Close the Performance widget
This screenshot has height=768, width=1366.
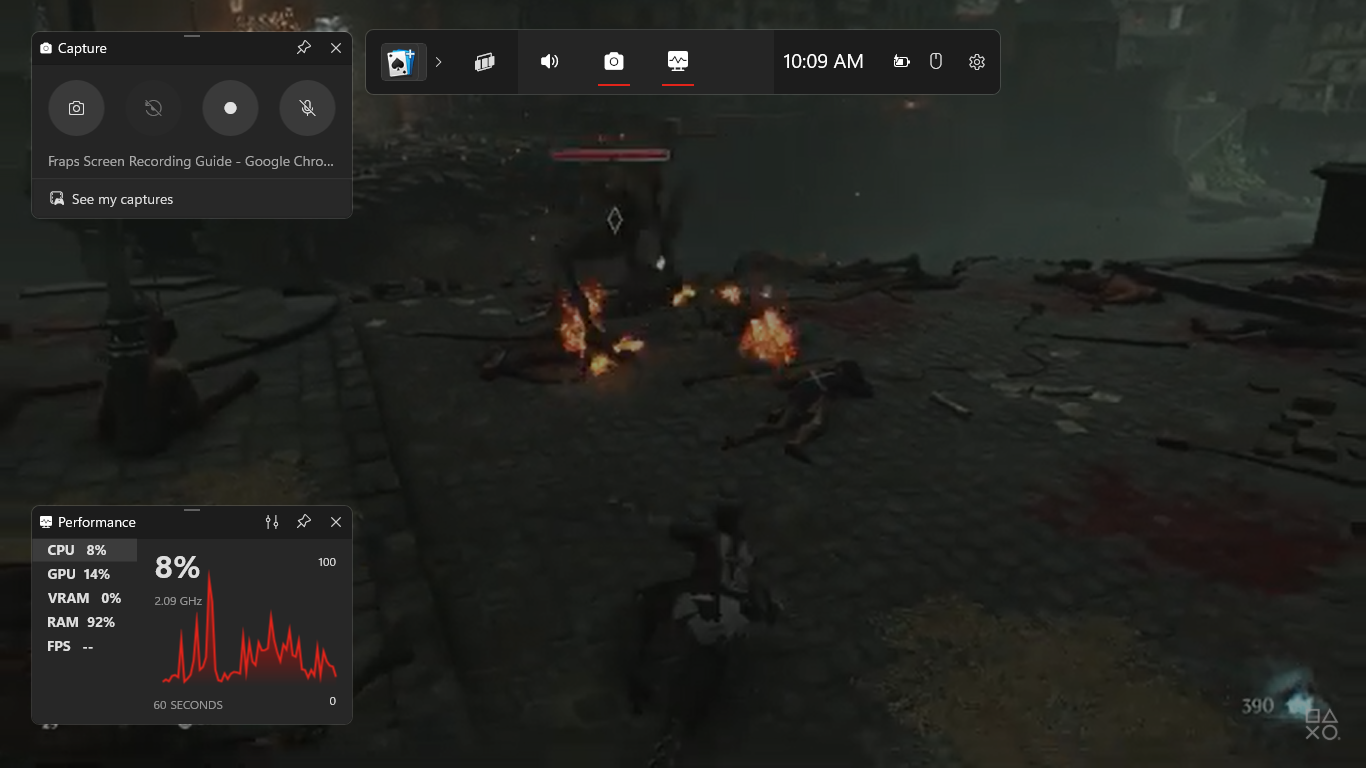click(x=336, y=522)
